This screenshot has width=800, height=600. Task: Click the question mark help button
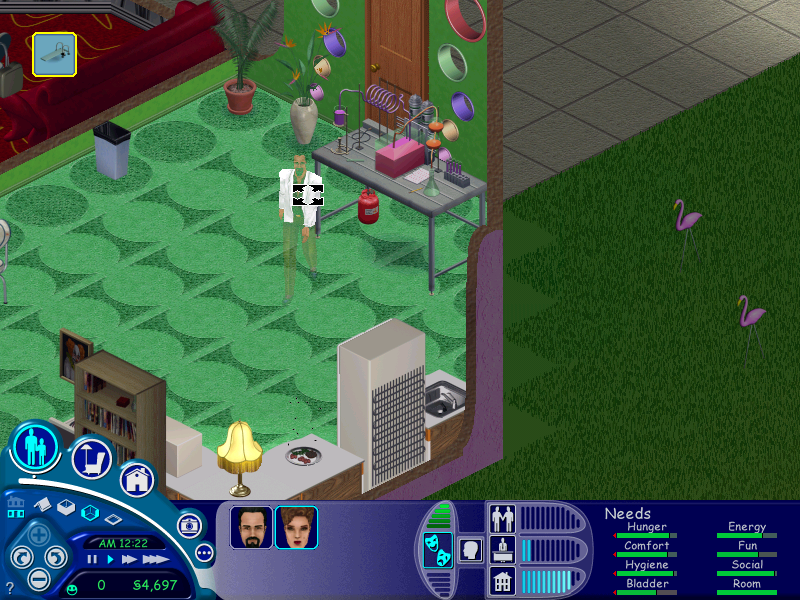click(x=10, y=587)
